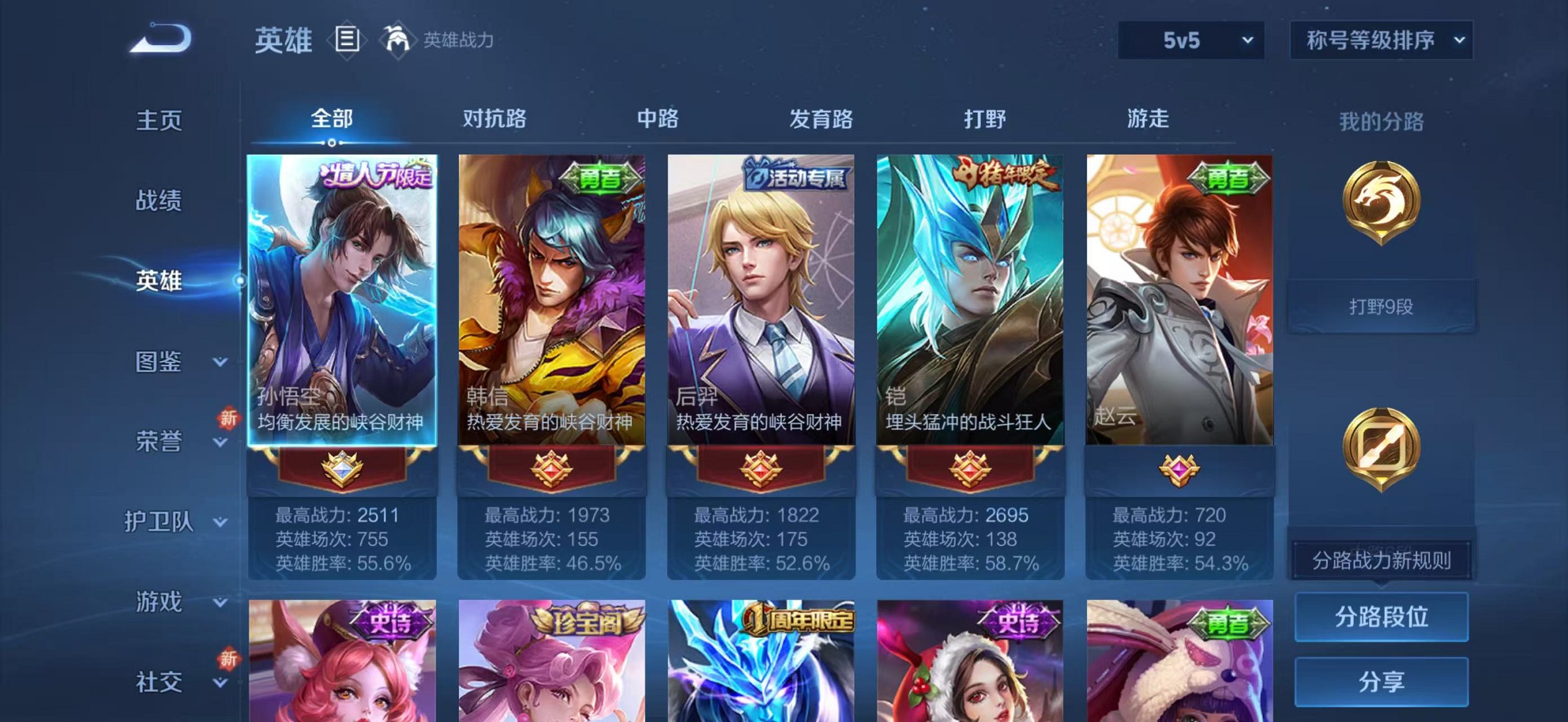Toggle open the 社交 sidebar entry
1568x722 pixels.
[x=157, y=680]
